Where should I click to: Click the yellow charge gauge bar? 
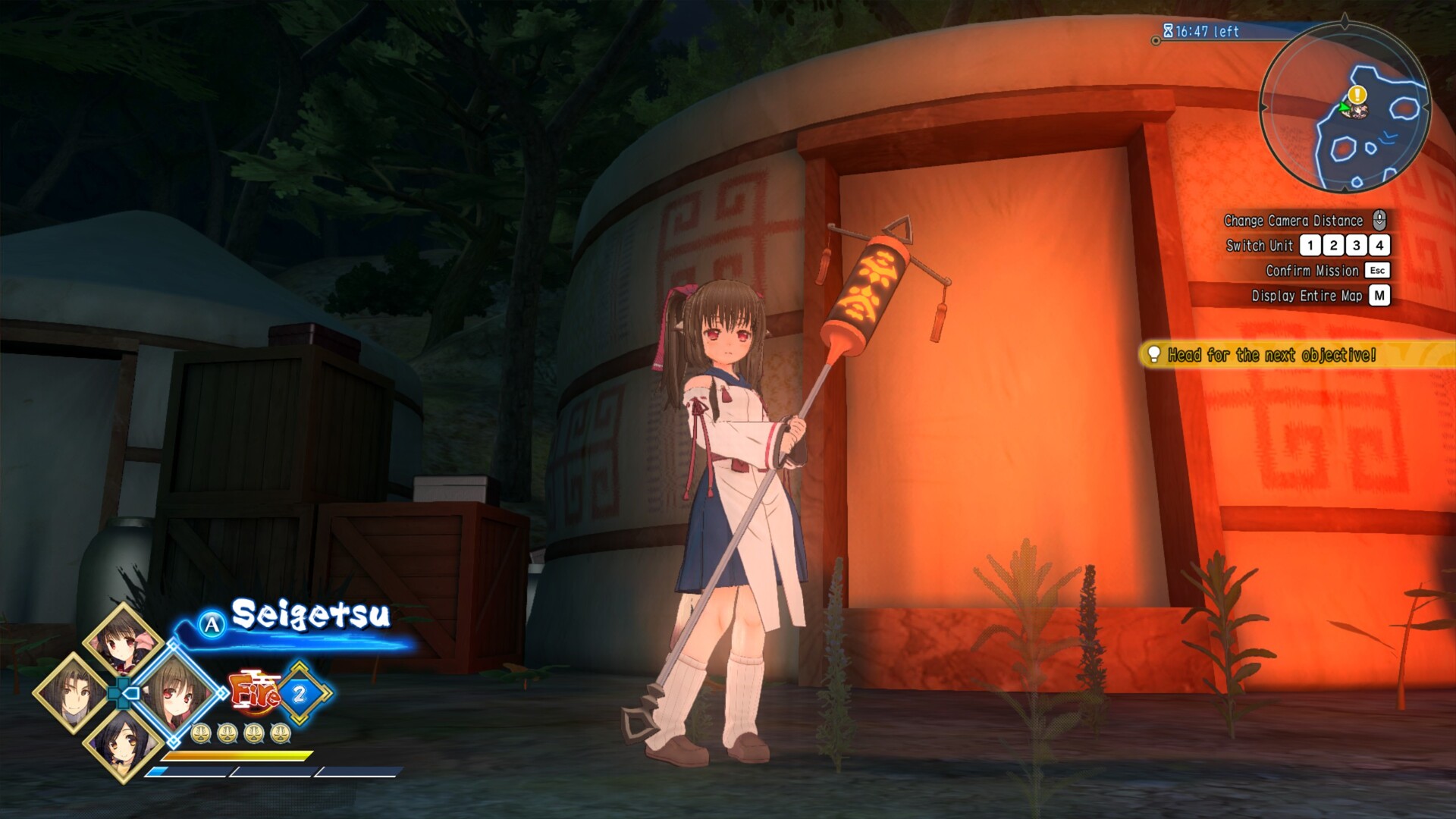(237, 756)
